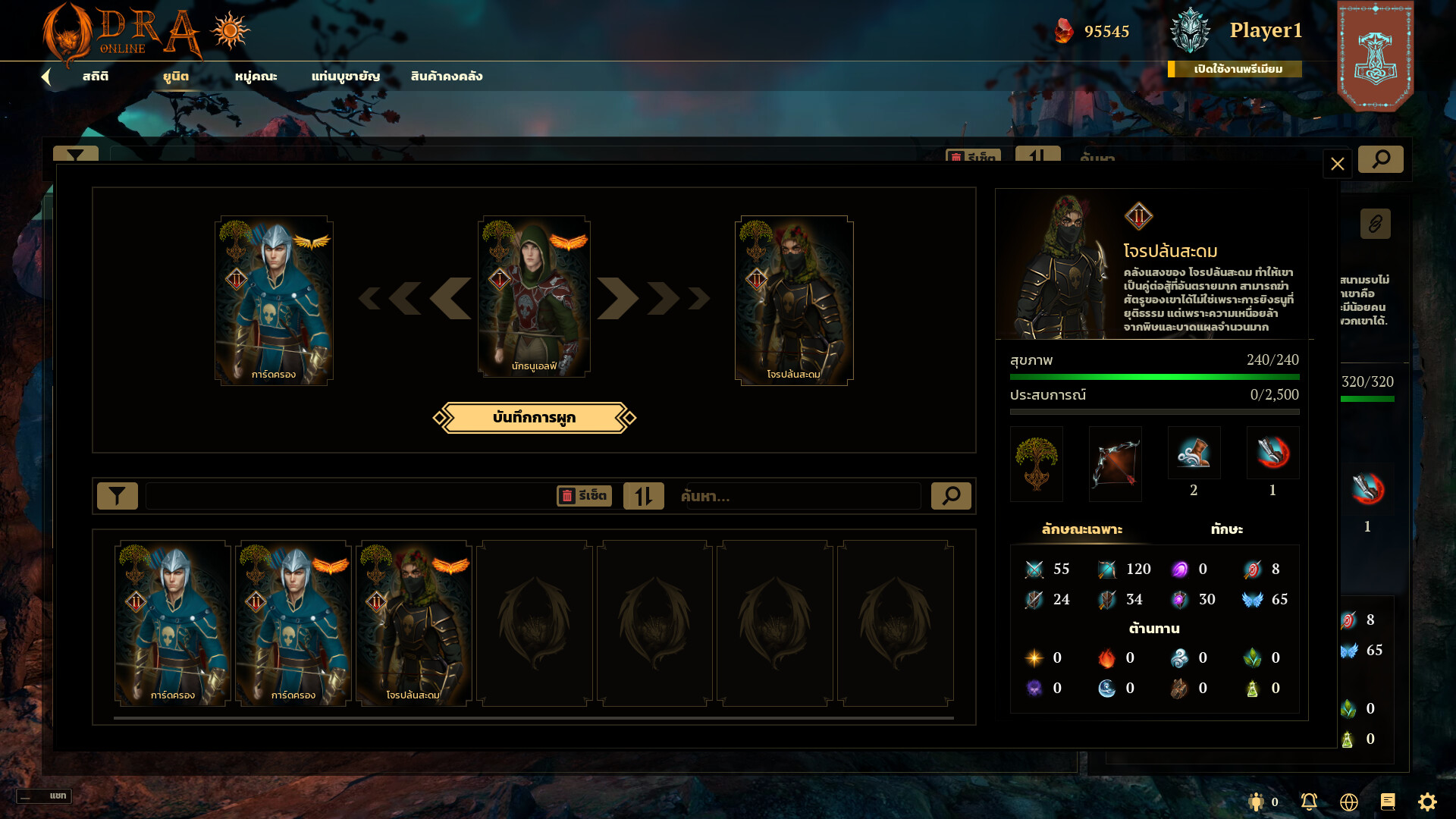This screenshot has width=1456, height=819.
Task: Activate the premium เปิดใช้งานพรีเมียม button
Action: 1238,69
